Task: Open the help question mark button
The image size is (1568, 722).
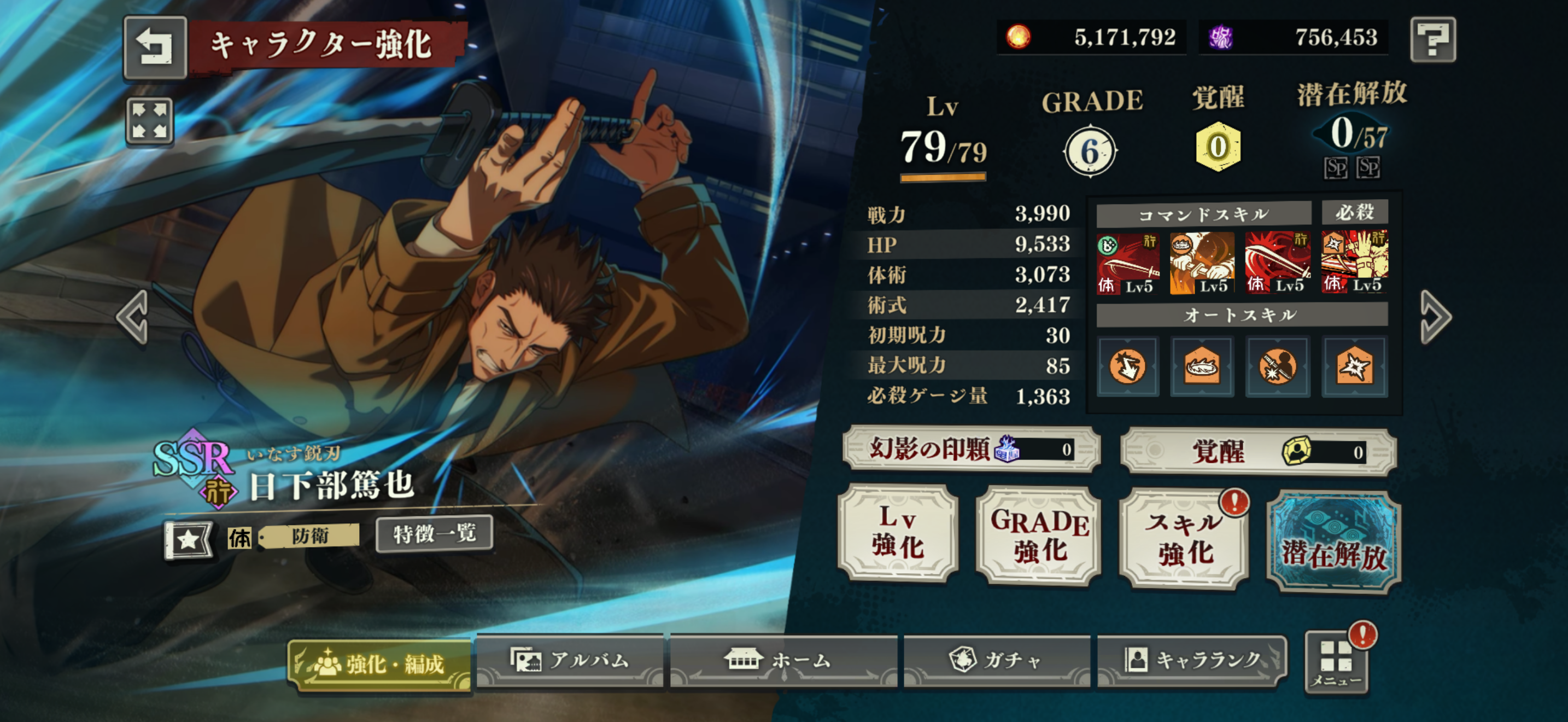Action: (x=1432, y=39)
